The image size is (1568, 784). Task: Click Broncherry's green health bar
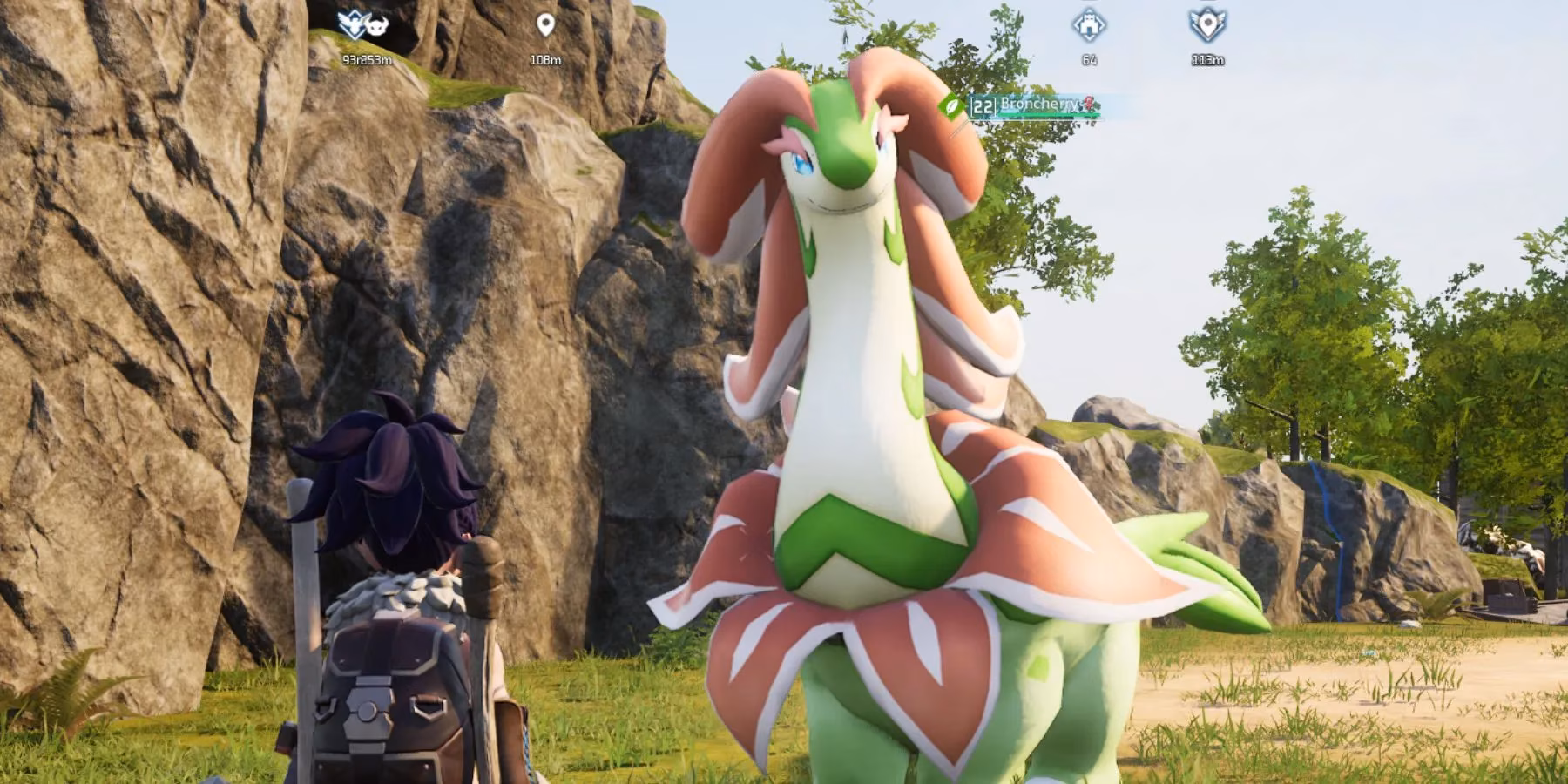1045,114
